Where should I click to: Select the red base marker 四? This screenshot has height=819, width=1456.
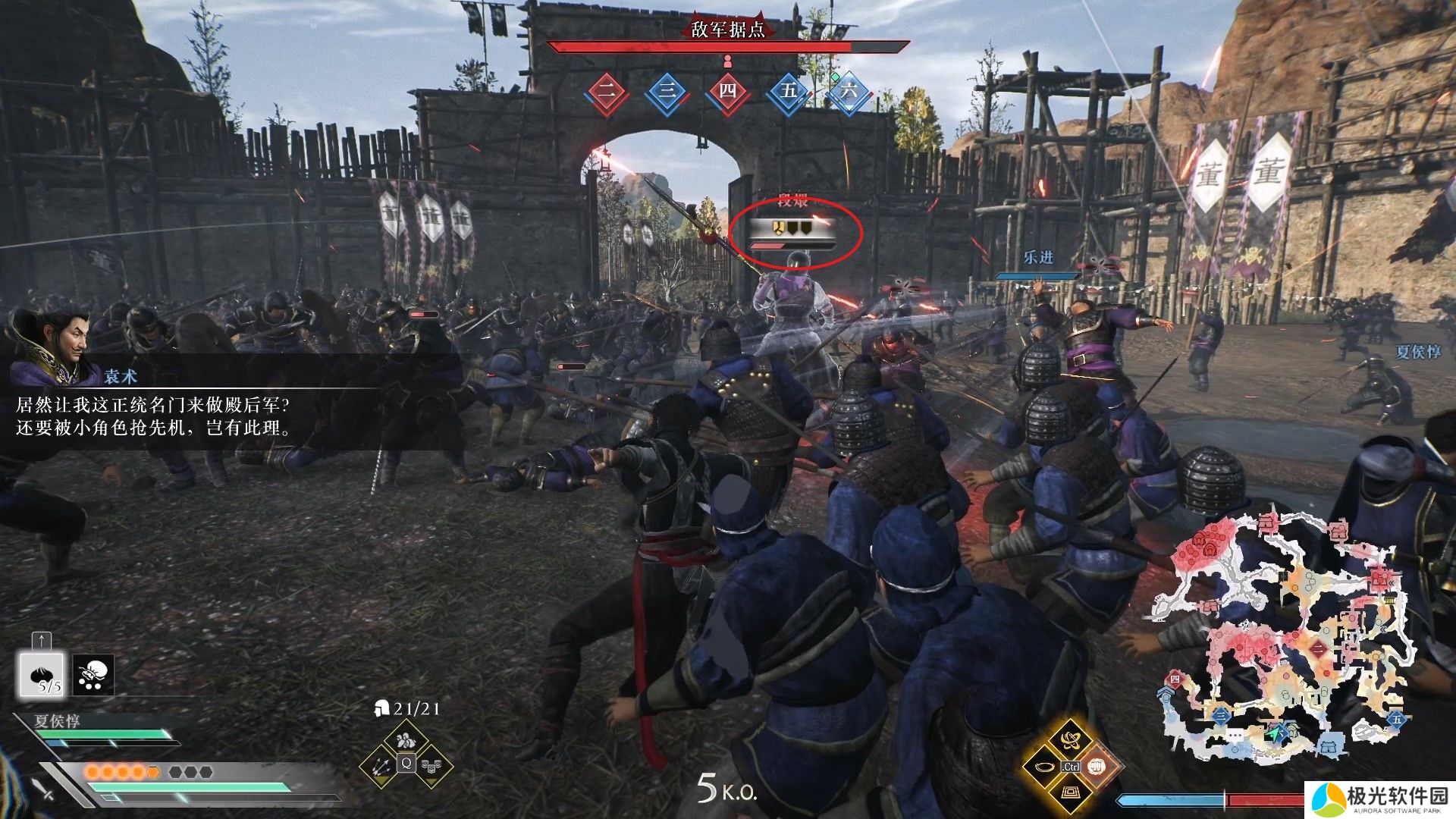coord(727,92)
